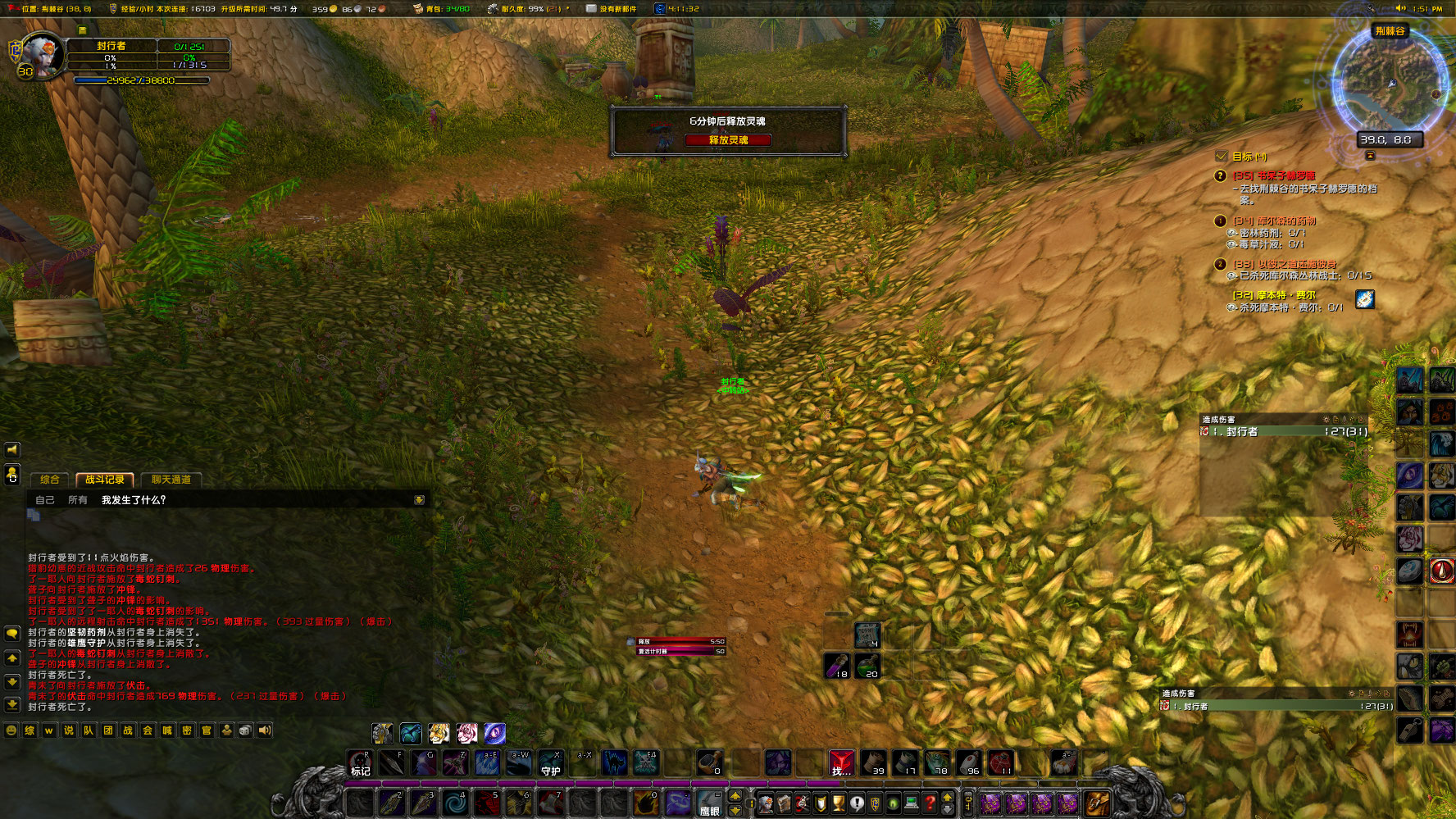
Task: Open the emote smiley icon near chat channels
Action: point(11,730)
